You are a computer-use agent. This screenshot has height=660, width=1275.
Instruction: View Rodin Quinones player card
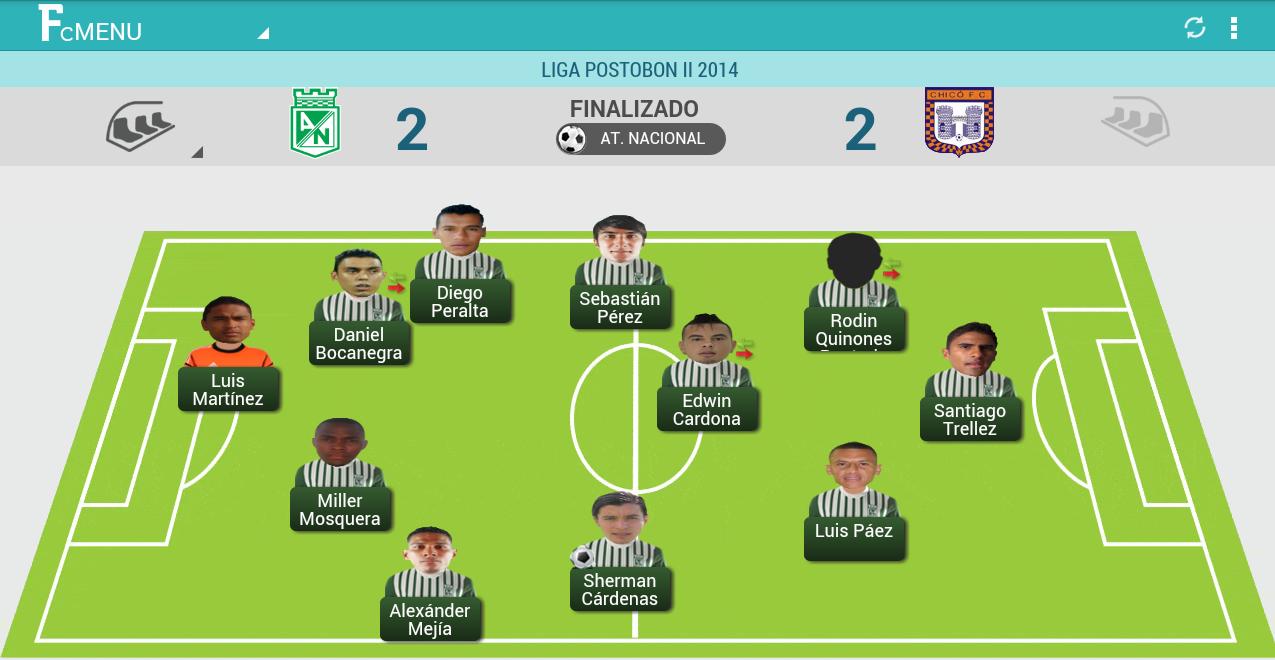pyautogui.click(x=854, y=329)
